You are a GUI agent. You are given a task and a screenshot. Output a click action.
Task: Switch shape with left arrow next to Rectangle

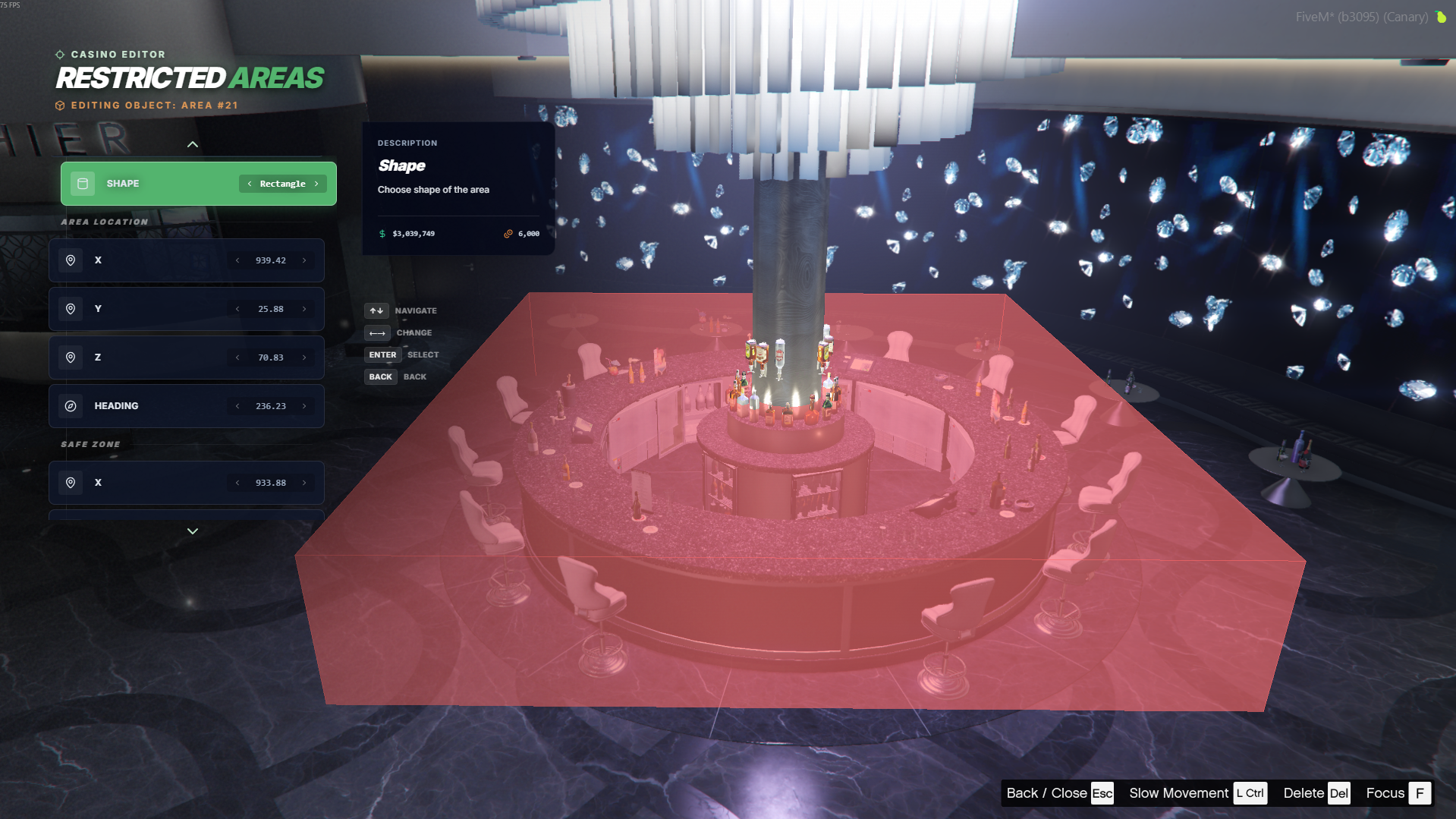tap(250, 184)
